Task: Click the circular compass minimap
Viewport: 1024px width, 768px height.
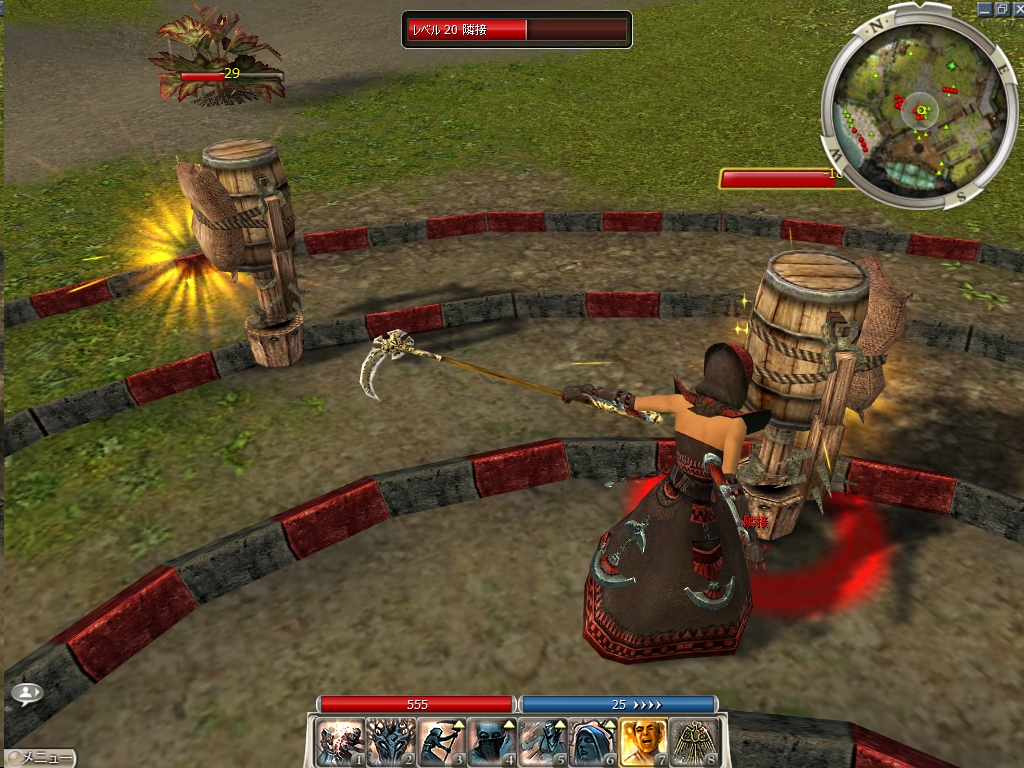Action: click(911, 107)
